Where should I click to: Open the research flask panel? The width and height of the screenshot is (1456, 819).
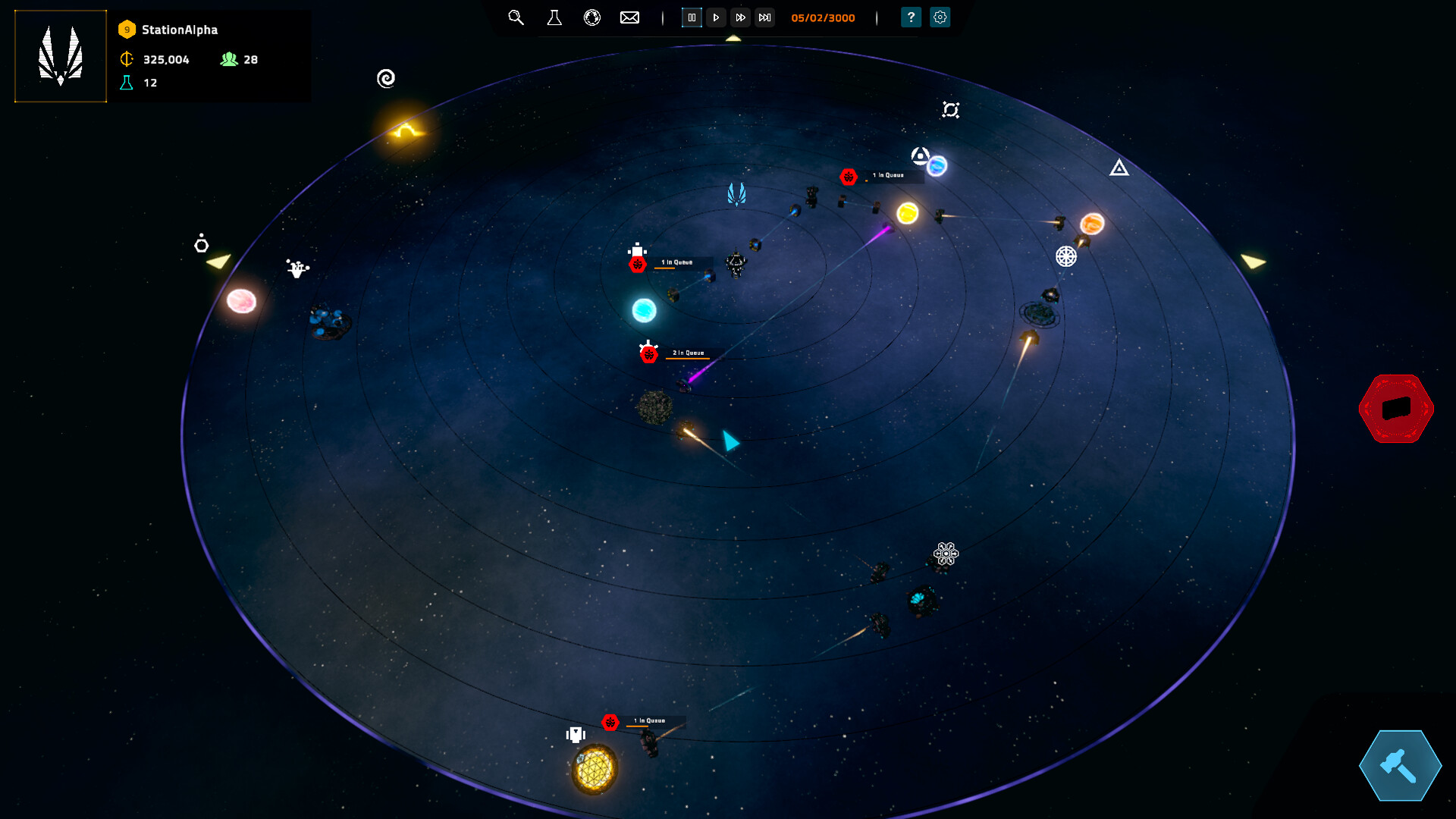(x=554, y=17)
